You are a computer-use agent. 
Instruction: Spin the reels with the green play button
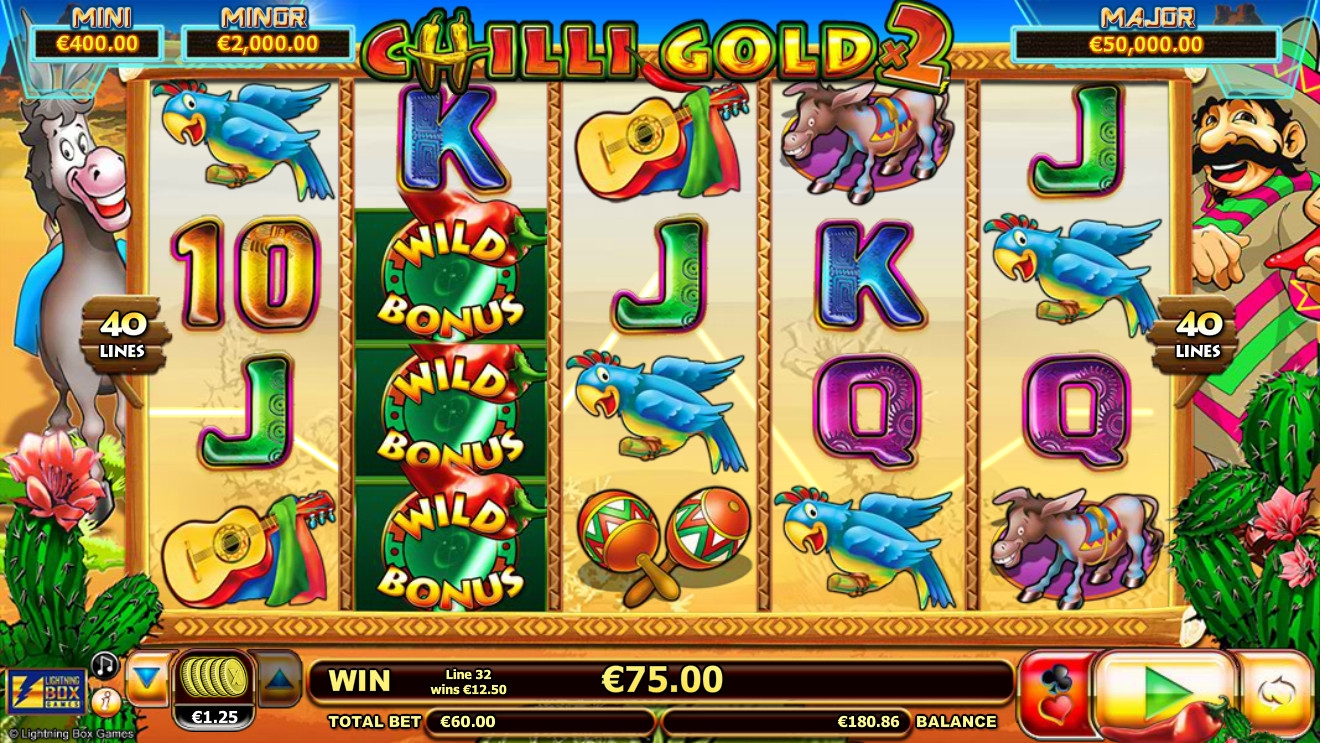pos(1164,691)
